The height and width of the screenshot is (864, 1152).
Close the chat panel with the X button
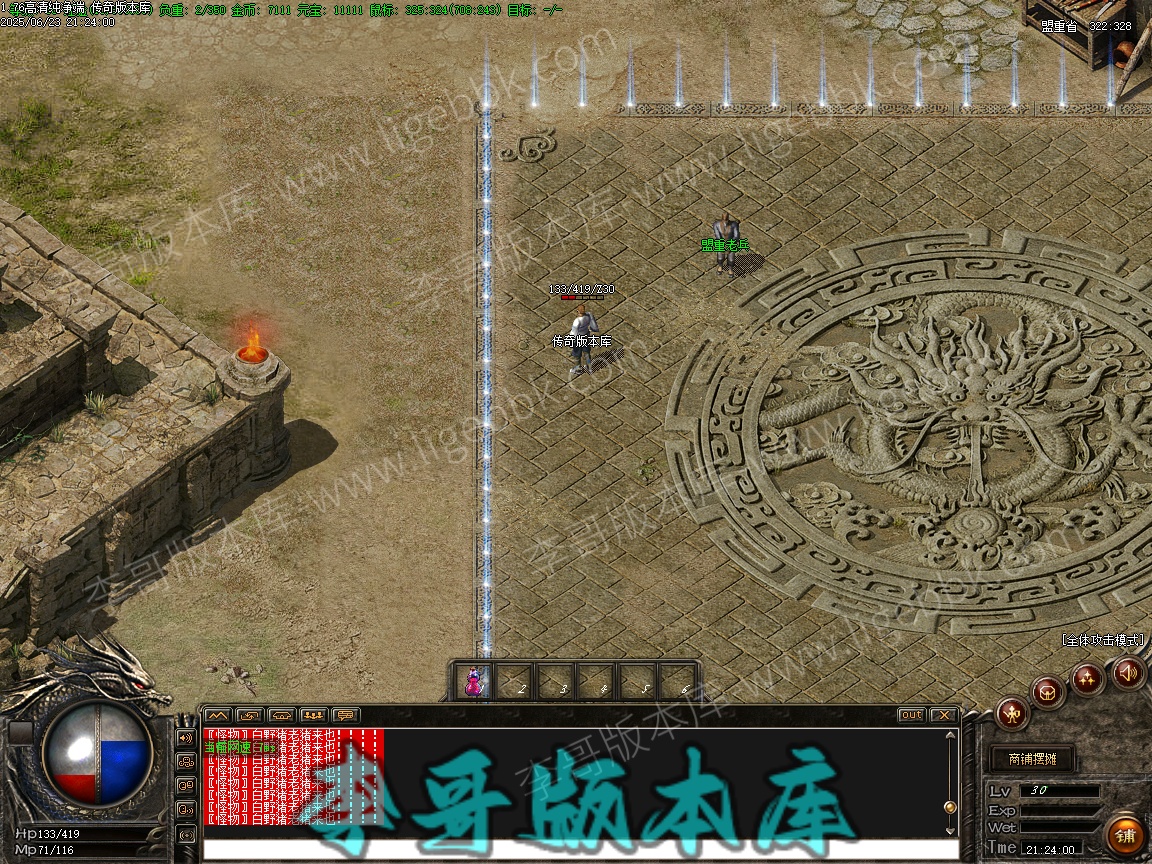tap(943, 715)
